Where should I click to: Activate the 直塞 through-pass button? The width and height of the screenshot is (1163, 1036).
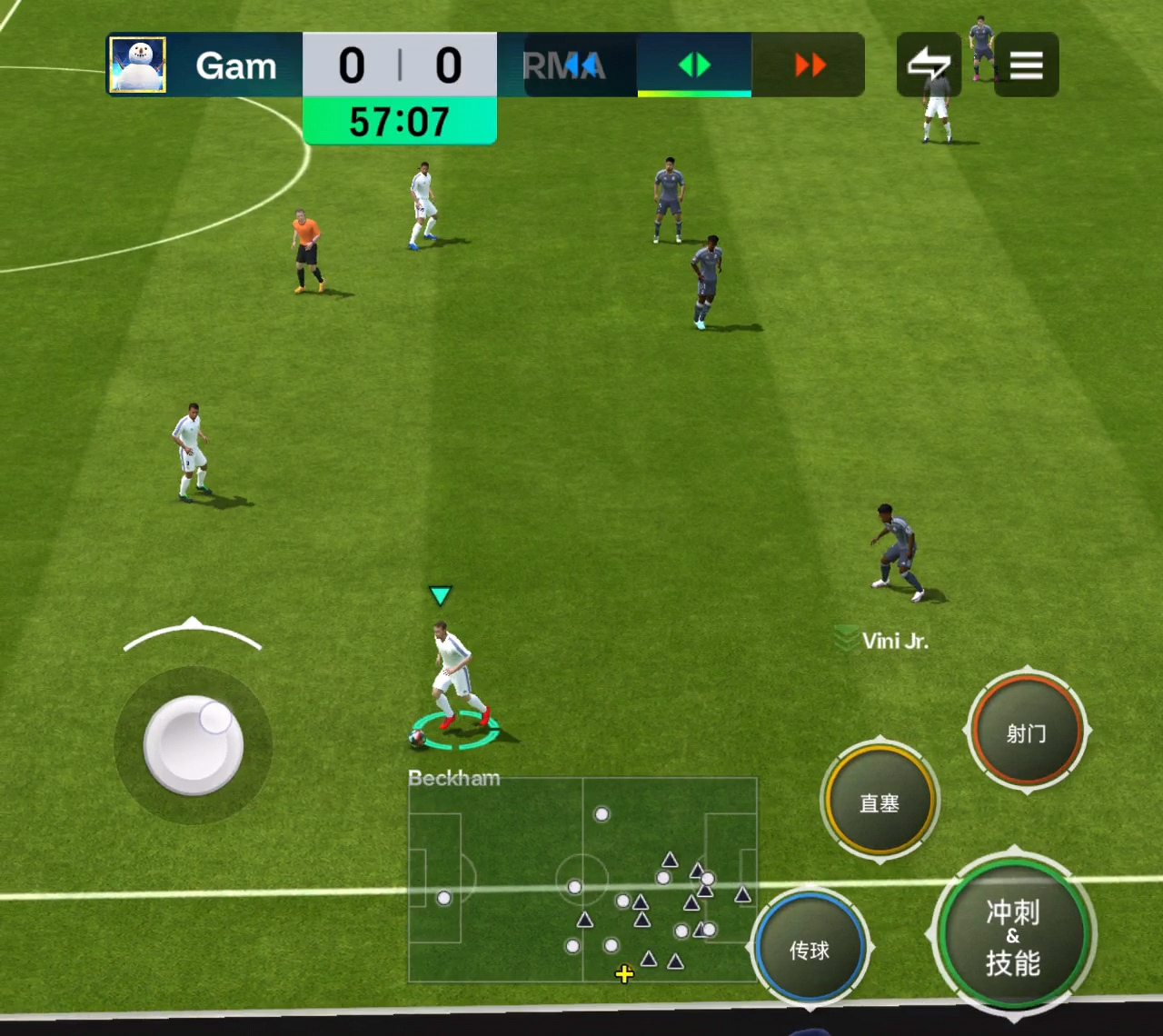pos(880,802)
